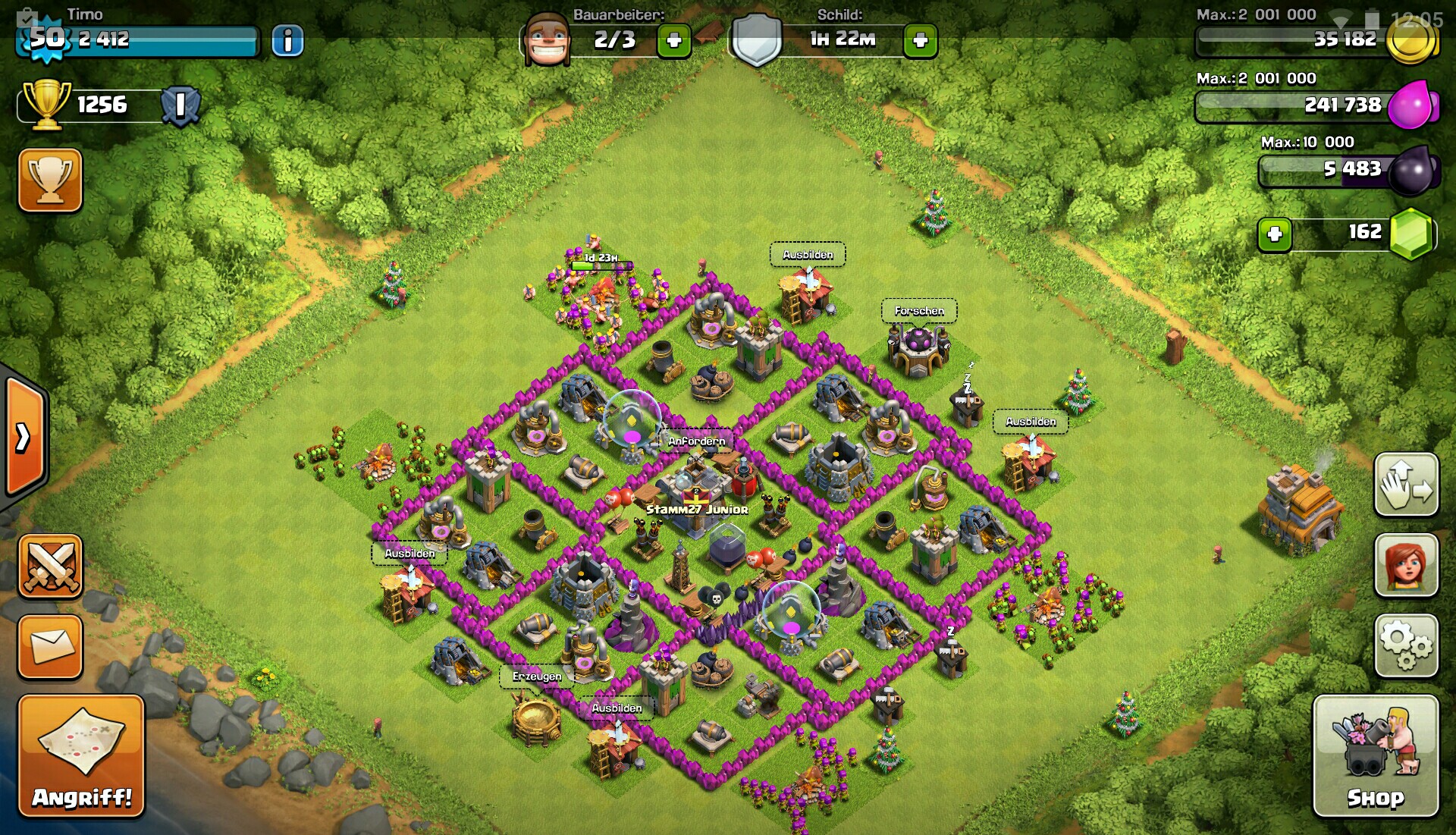Tap the Forschen bubble on the laboratory
The height and width of the screenshot is (835, 1456).
919,311
